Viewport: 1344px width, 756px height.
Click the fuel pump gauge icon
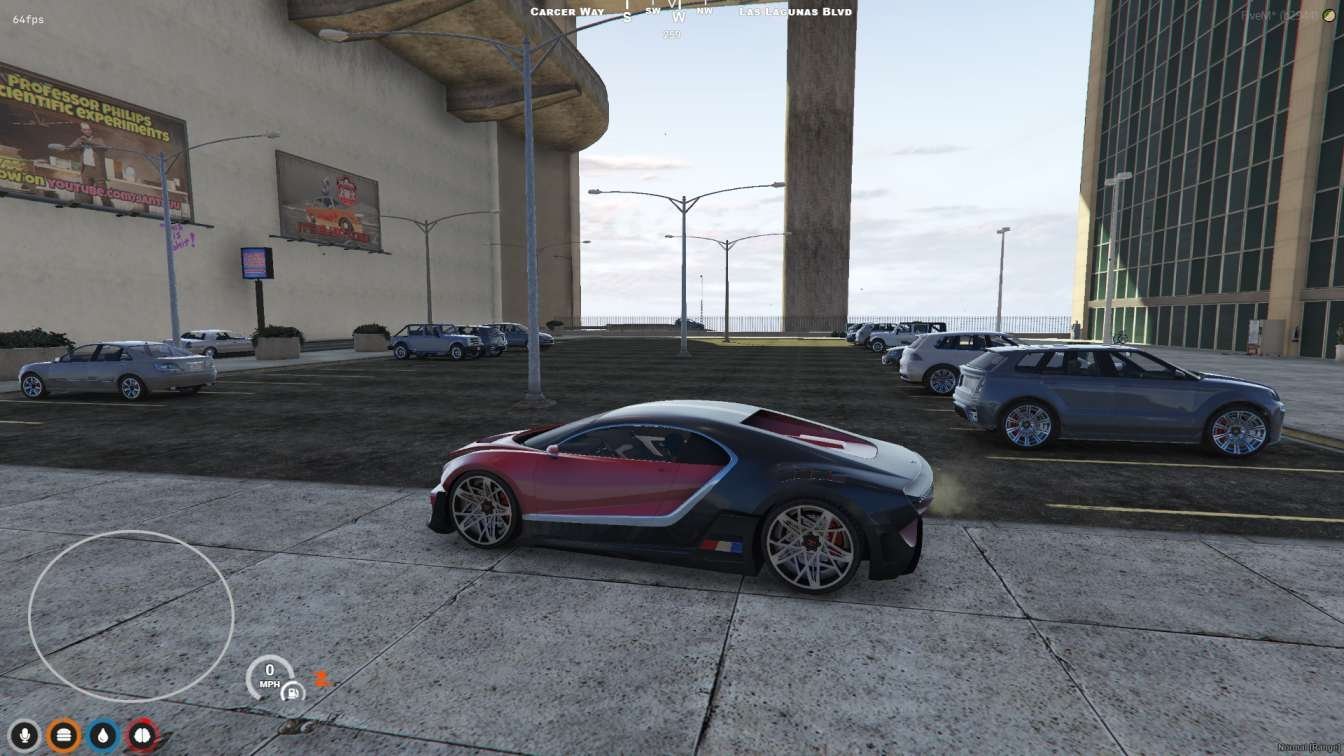293,691
